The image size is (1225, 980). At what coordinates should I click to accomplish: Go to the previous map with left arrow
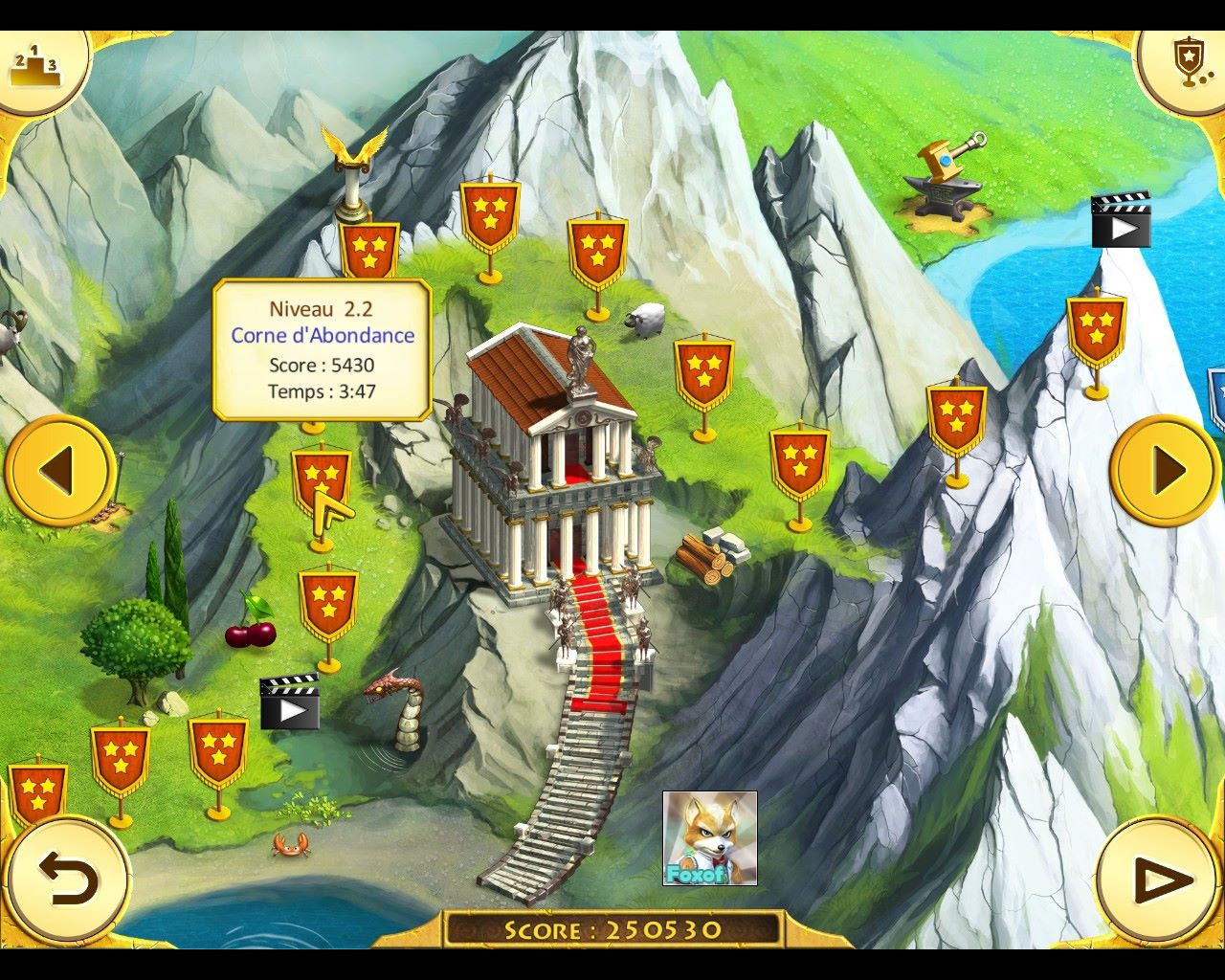[59, 470]
